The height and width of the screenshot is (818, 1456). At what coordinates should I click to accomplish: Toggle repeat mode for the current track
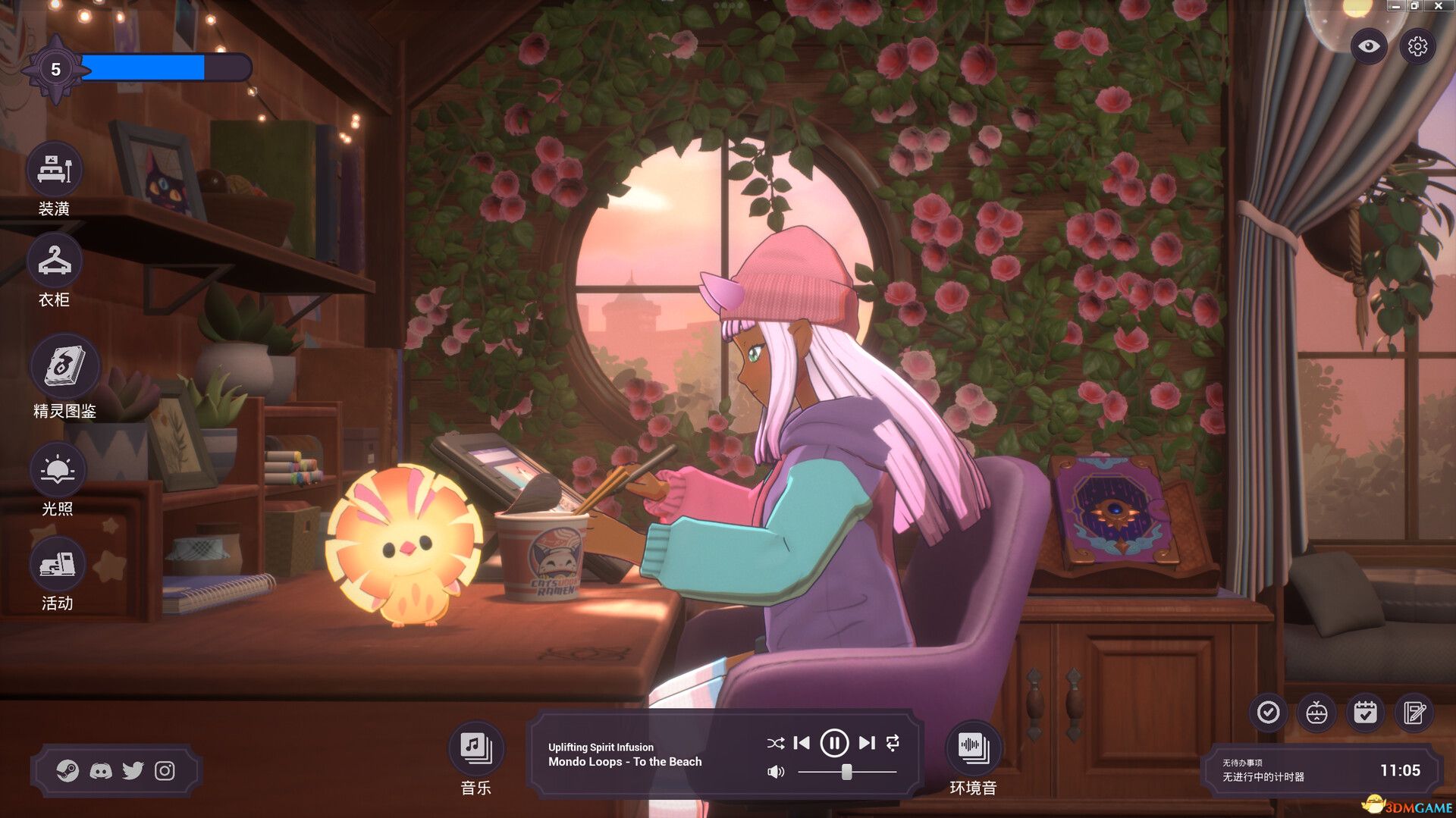(x=893, y=744)
